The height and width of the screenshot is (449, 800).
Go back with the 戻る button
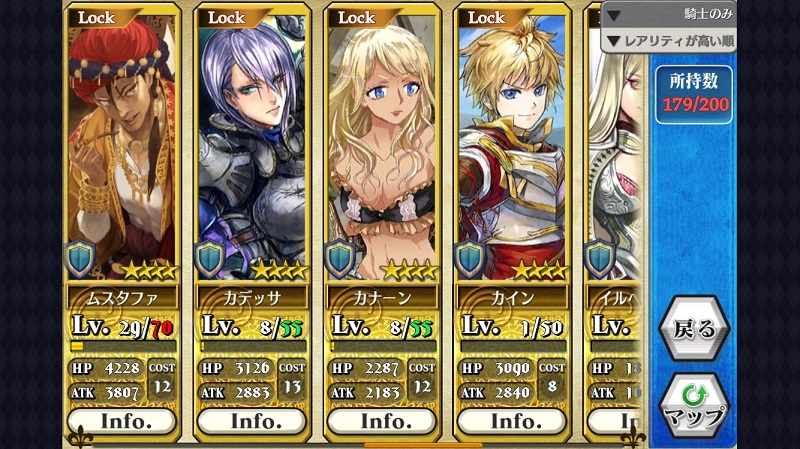coord(693,328)
